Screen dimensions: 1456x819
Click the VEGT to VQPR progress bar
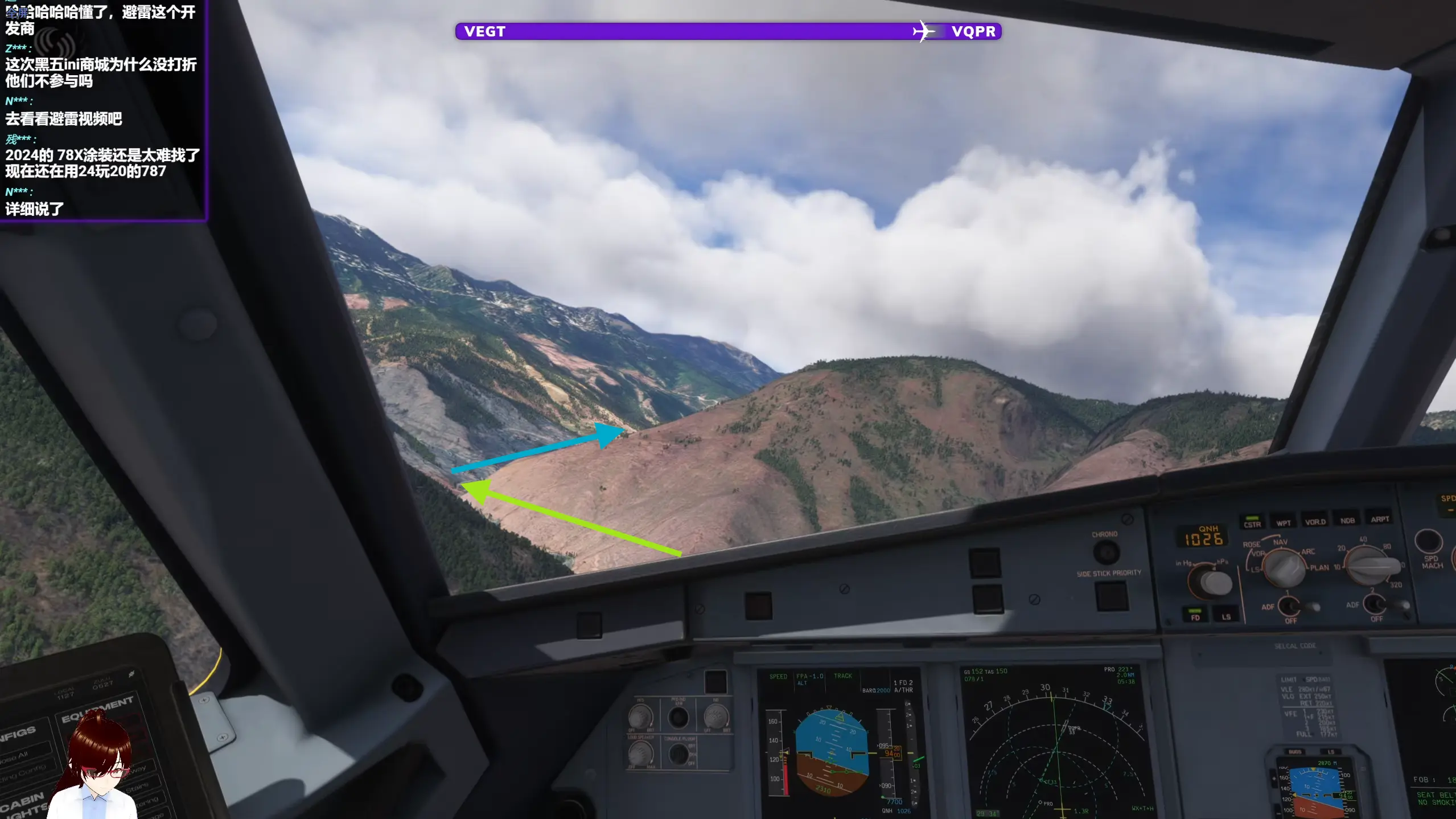tap(727, 31)
